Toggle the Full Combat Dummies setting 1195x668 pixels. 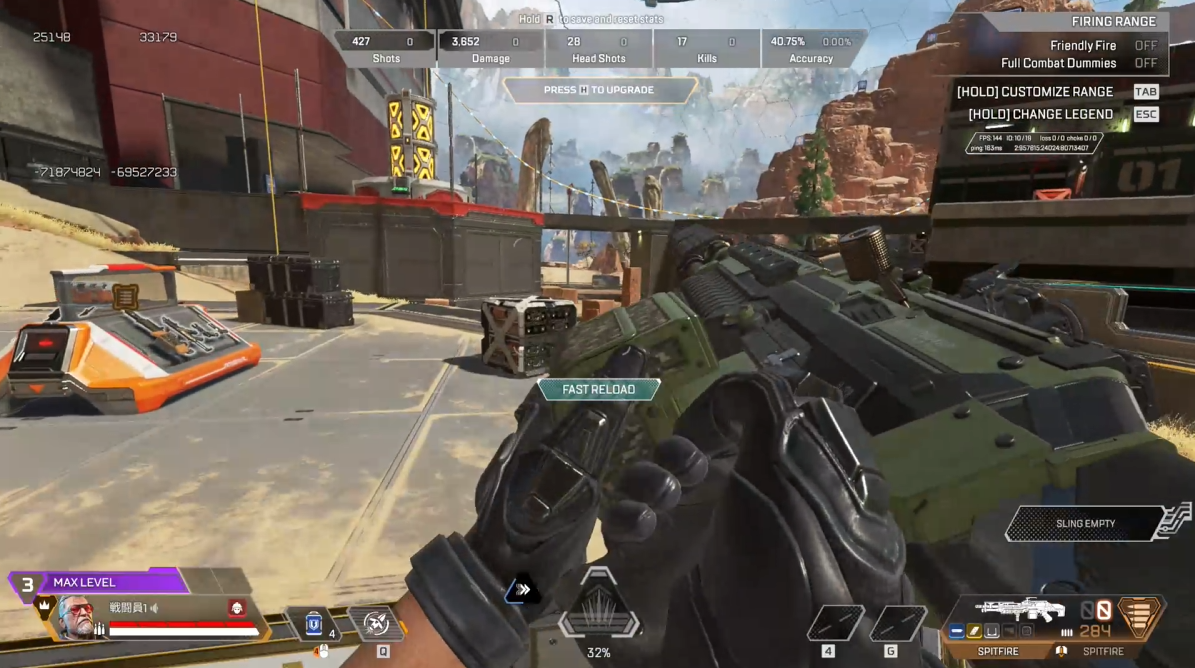(1145, 63)
